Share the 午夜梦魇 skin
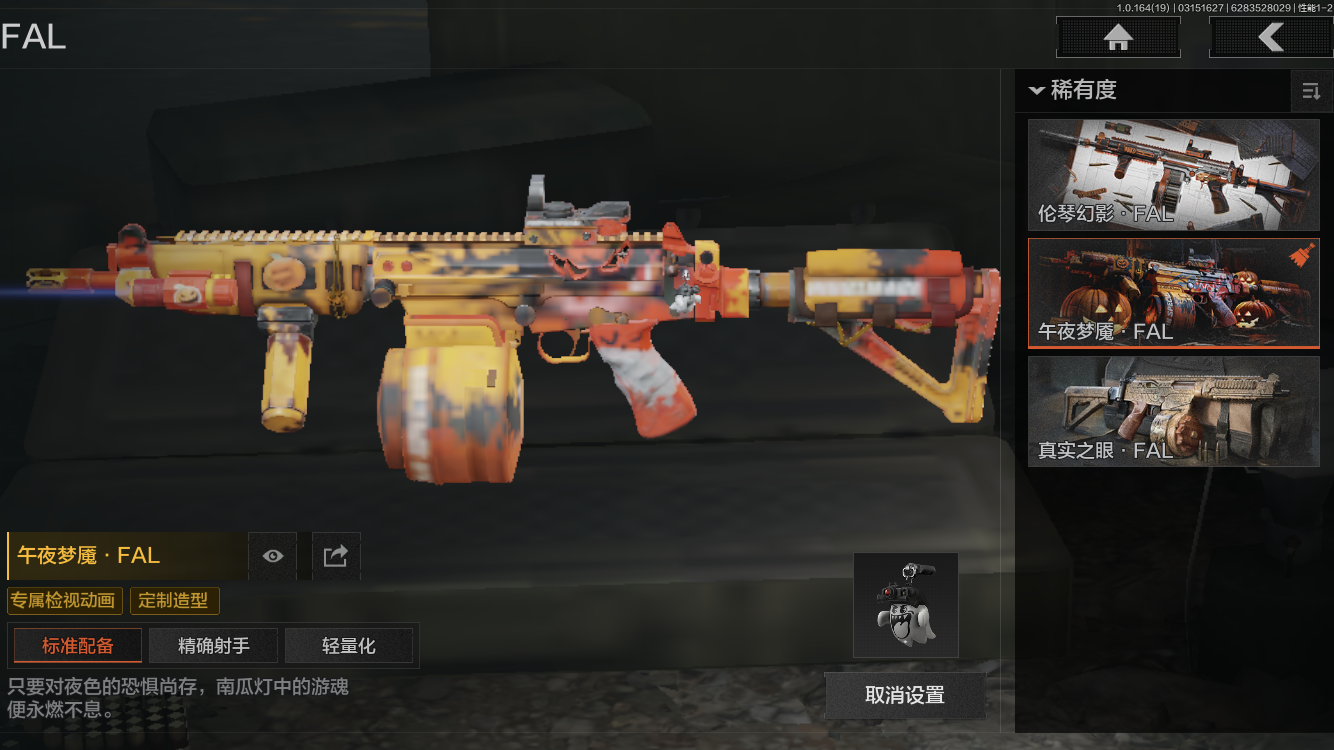1334x750 pixels. click(336, 556)
